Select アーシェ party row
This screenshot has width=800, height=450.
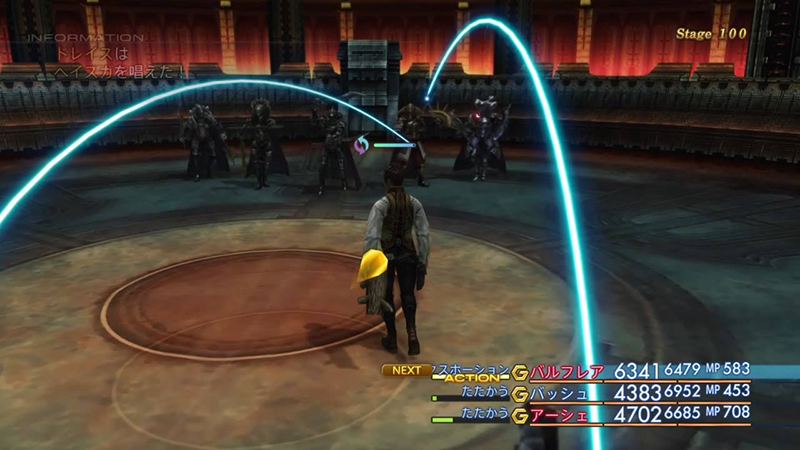560,413
